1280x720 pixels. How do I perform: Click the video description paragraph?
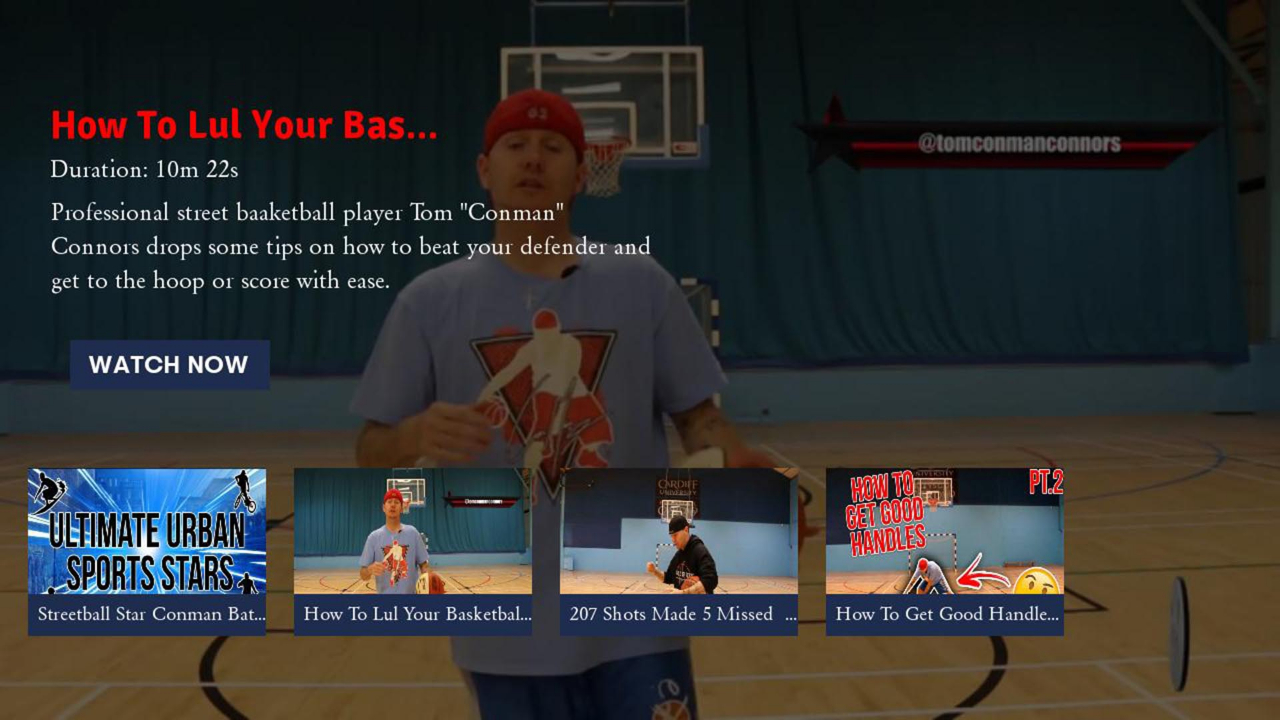pos(350,246)
